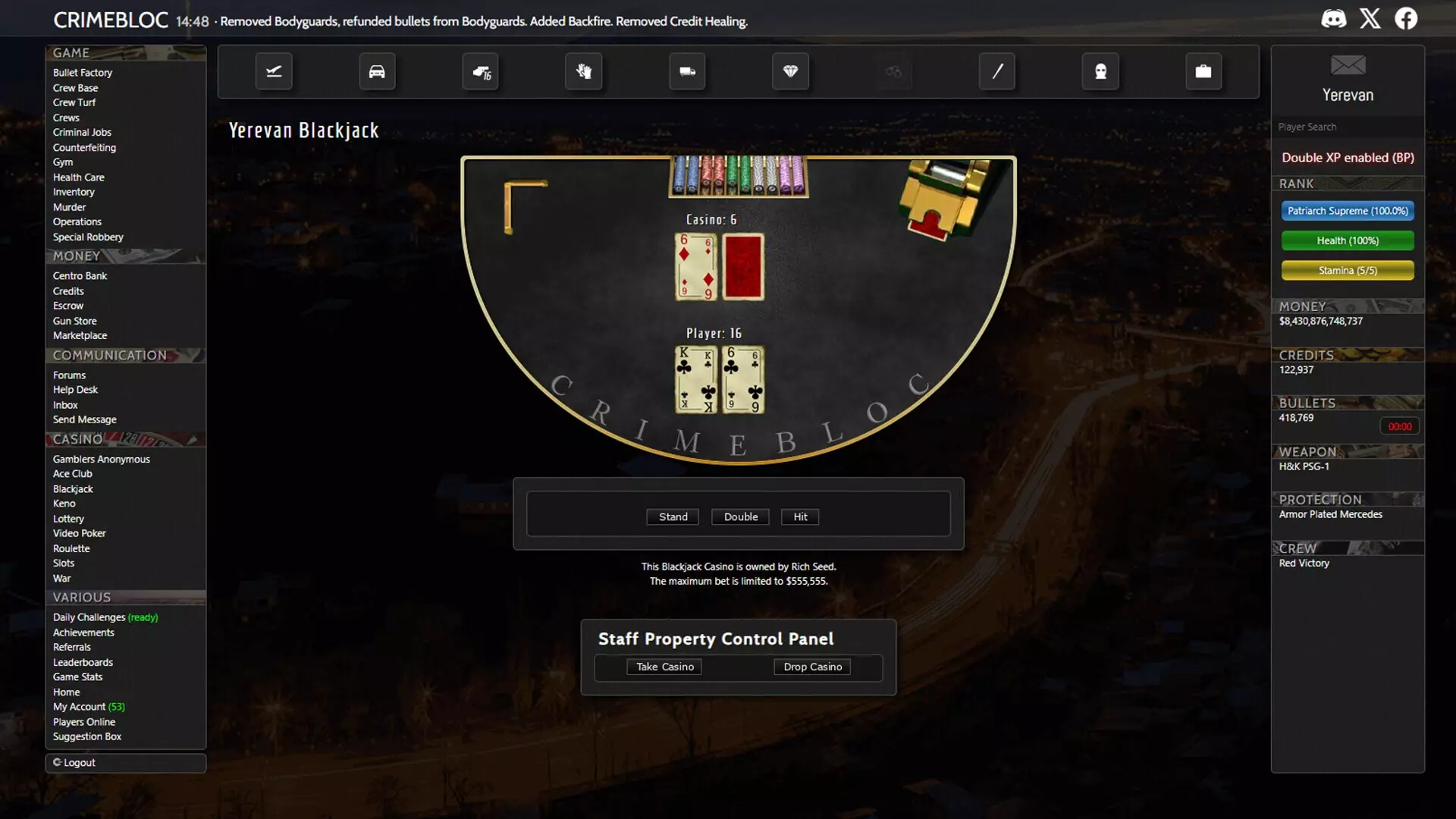Go to Centro Bank

(x=80, y=276)
